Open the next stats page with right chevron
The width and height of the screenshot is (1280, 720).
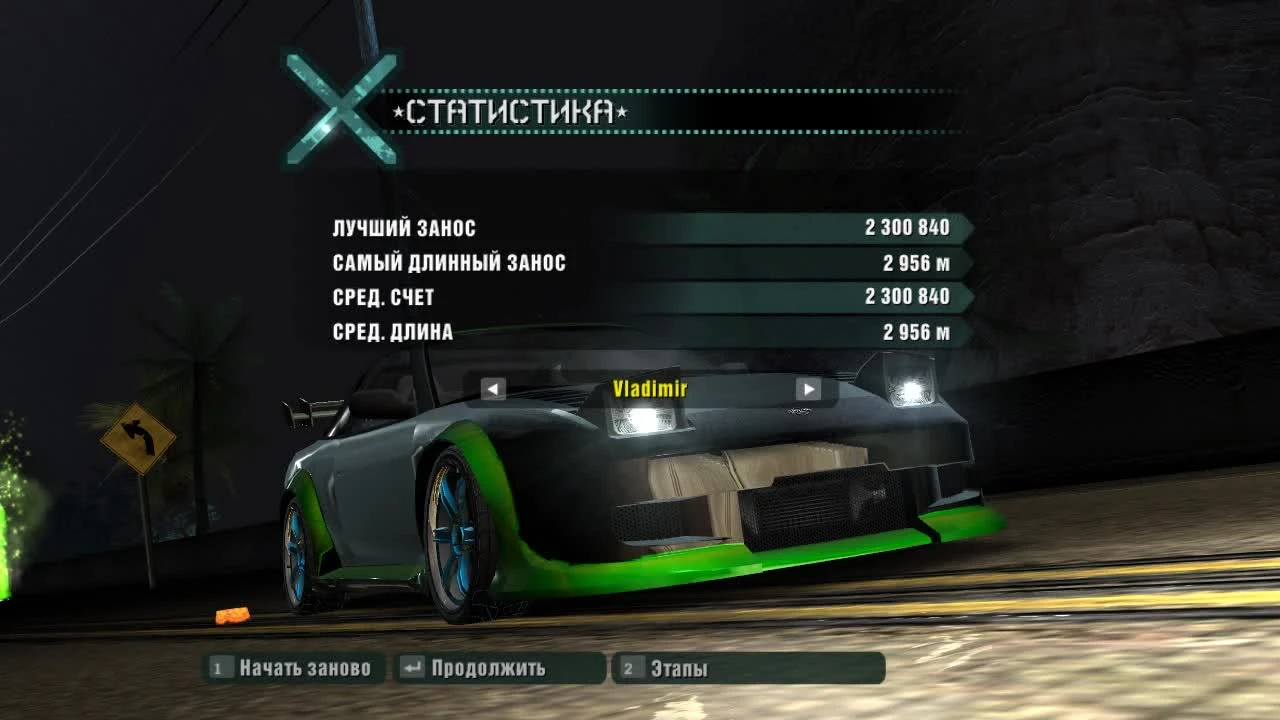(x=808, y=389)
